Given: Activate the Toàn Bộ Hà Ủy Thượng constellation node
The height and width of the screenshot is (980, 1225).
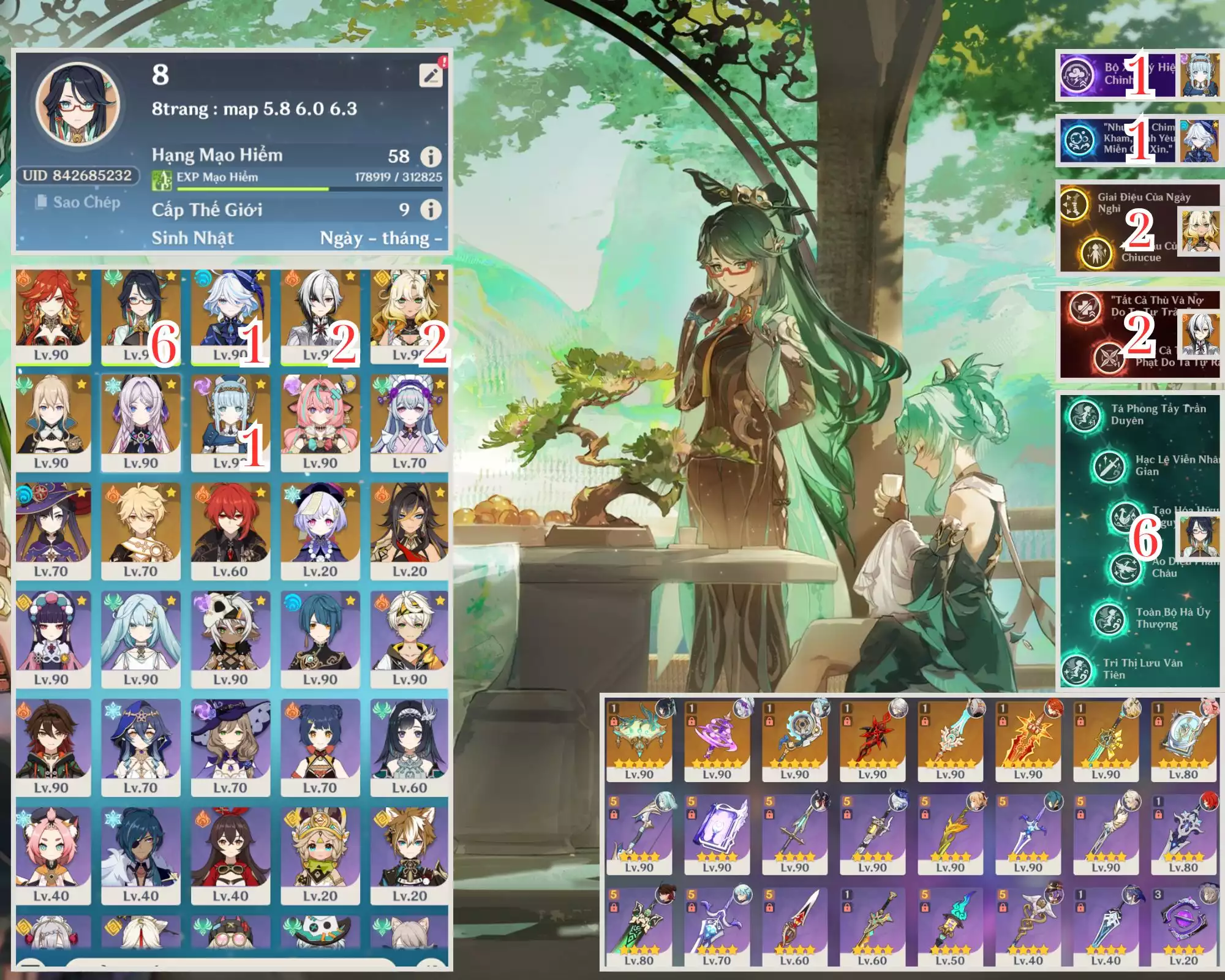Looking at the screenshot, I should [1107, 618].
